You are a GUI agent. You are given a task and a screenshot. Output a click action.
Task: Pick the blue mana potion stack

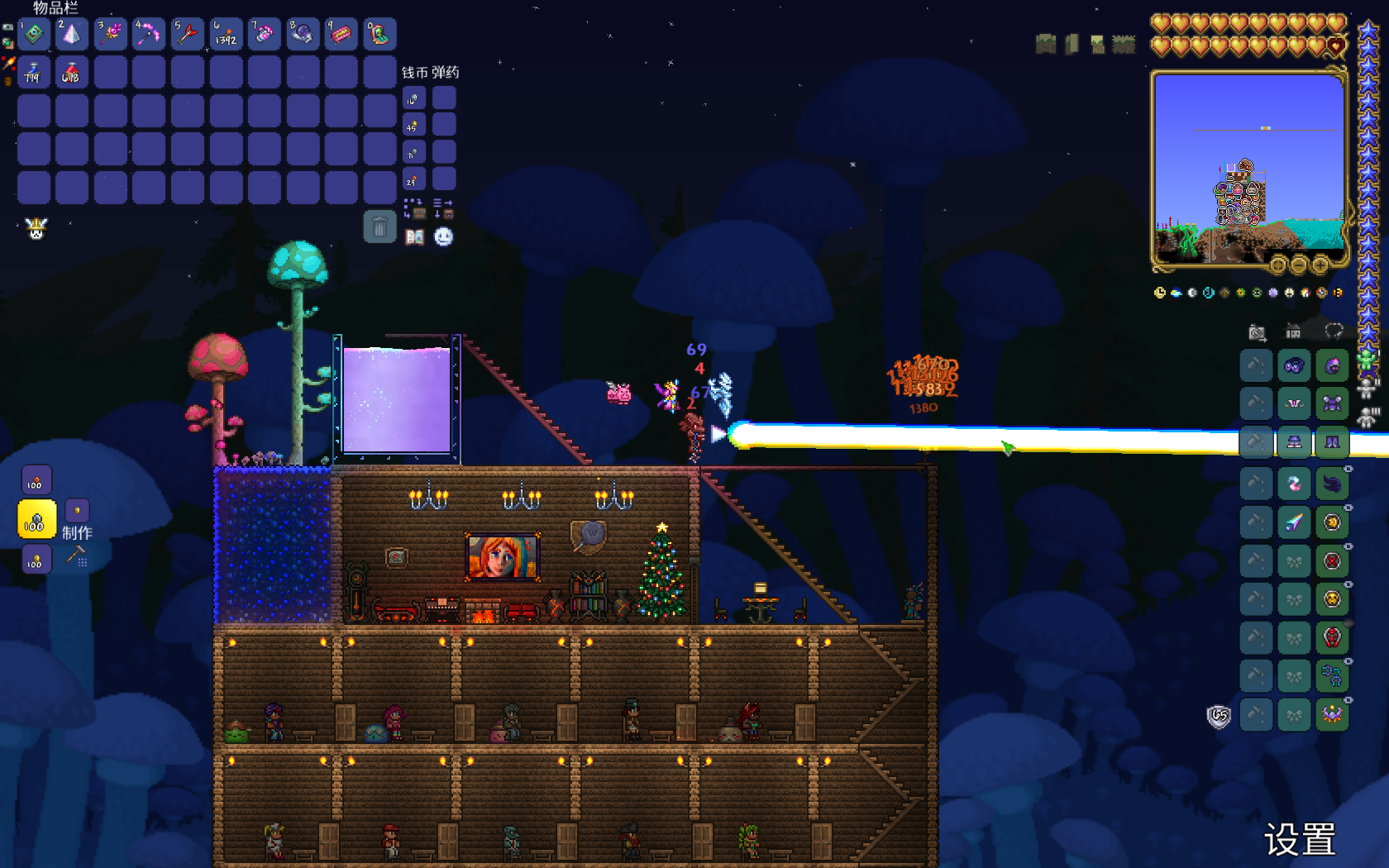(x=33, y=73)
